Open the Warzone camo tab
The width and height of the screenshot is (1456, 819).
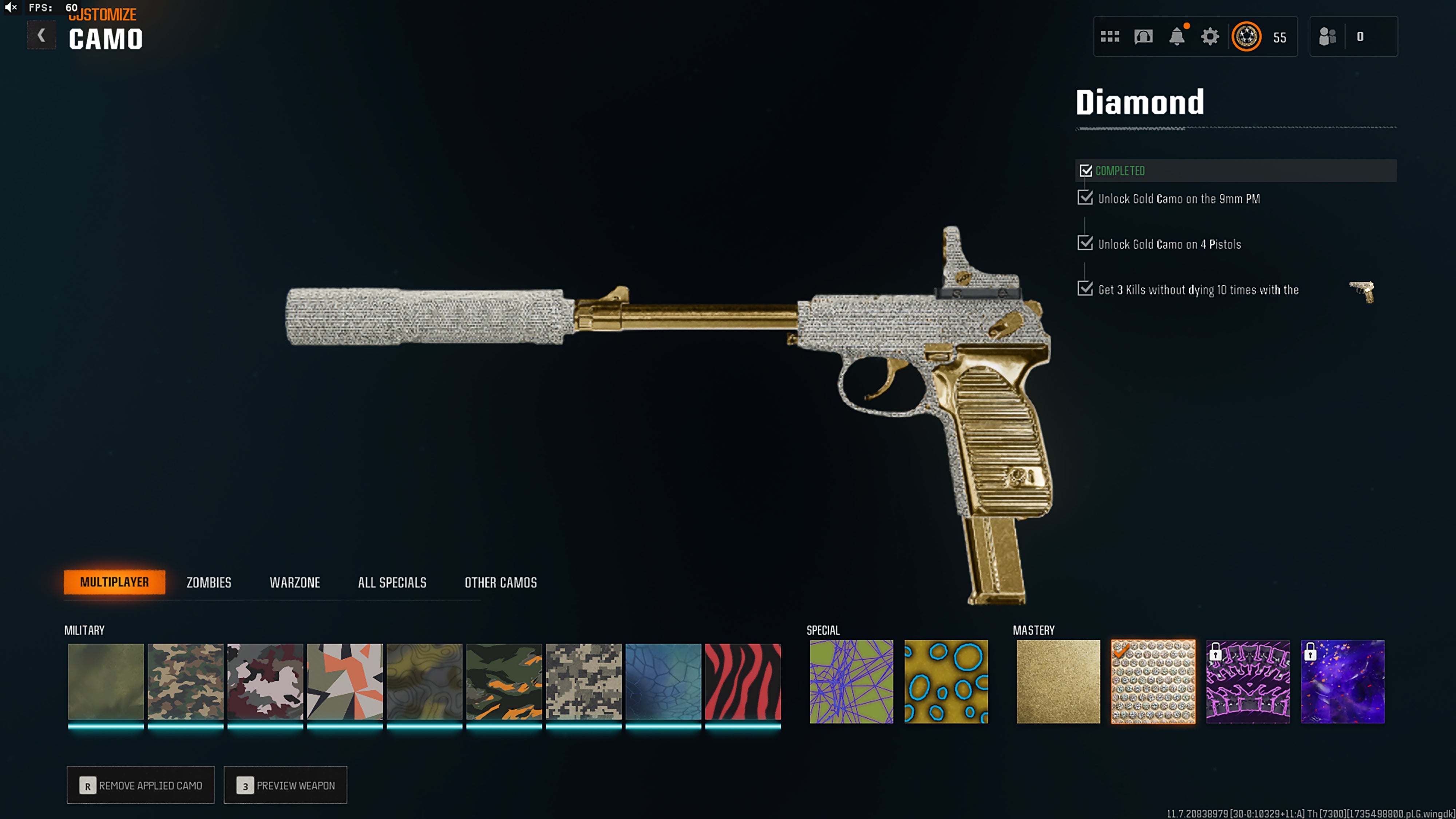294,582
